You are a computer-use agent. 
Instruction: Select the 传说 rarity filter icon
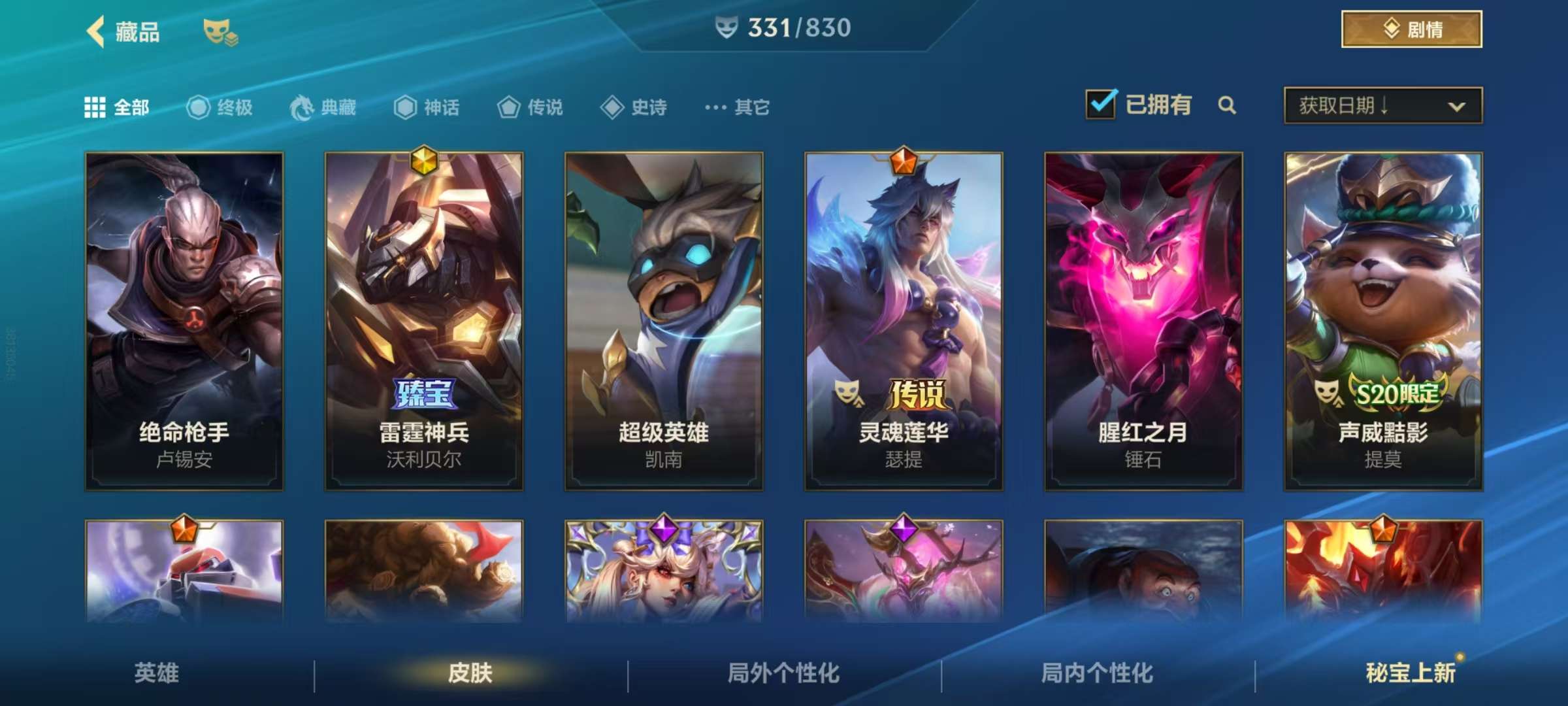click(508, 108)
